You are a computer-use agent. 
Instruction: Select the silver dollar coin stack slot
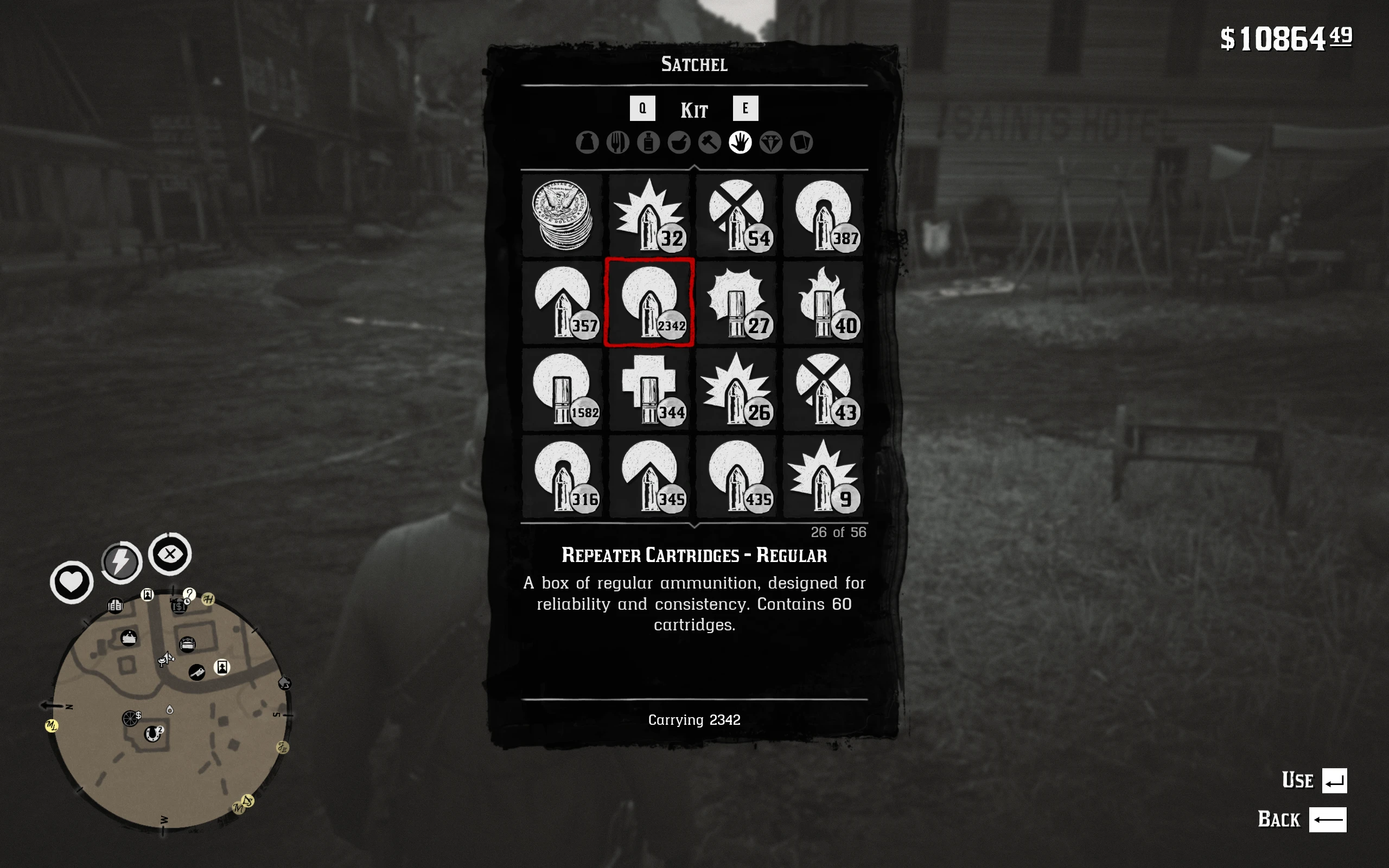pyautogui.click(x=562, y=215)
